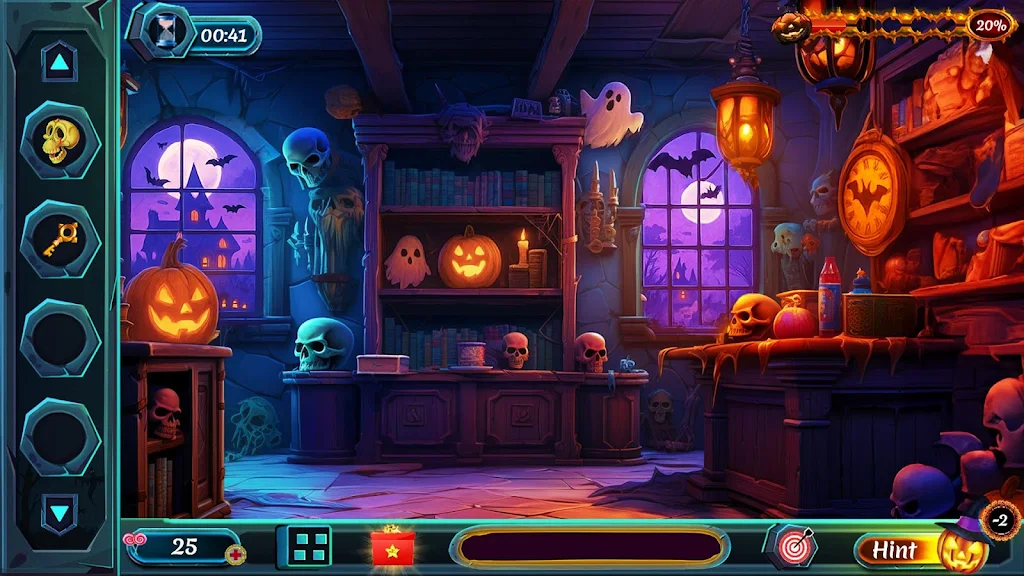The width and height of the screenshot is (1024, 576).
Task: Click the inventory down arrow button
Action: click(60, 514)
